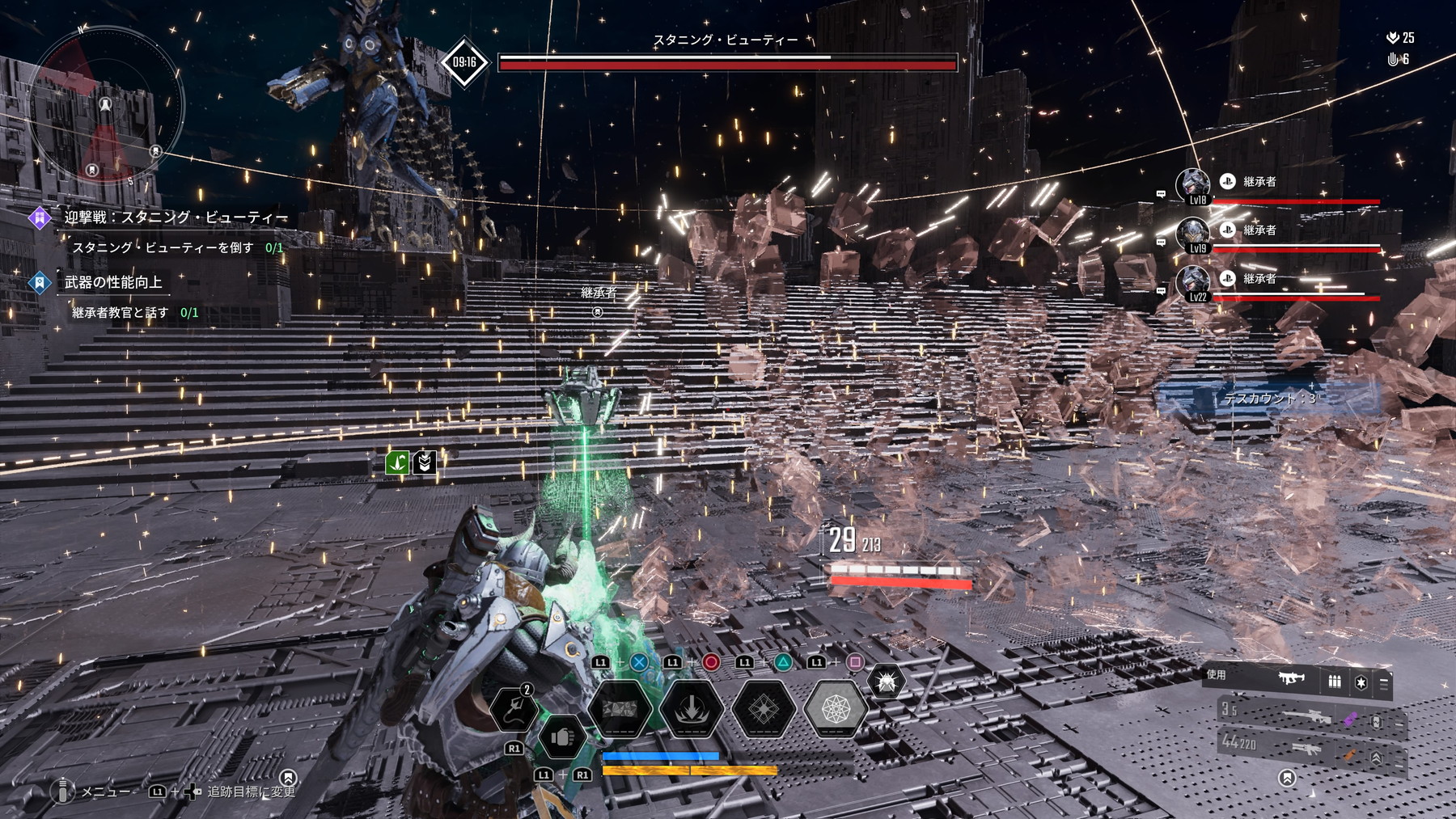Screen dimensions: 1456x819
Task: Select the Lv19 teammate portrait
Action: tap(1193, 235)
